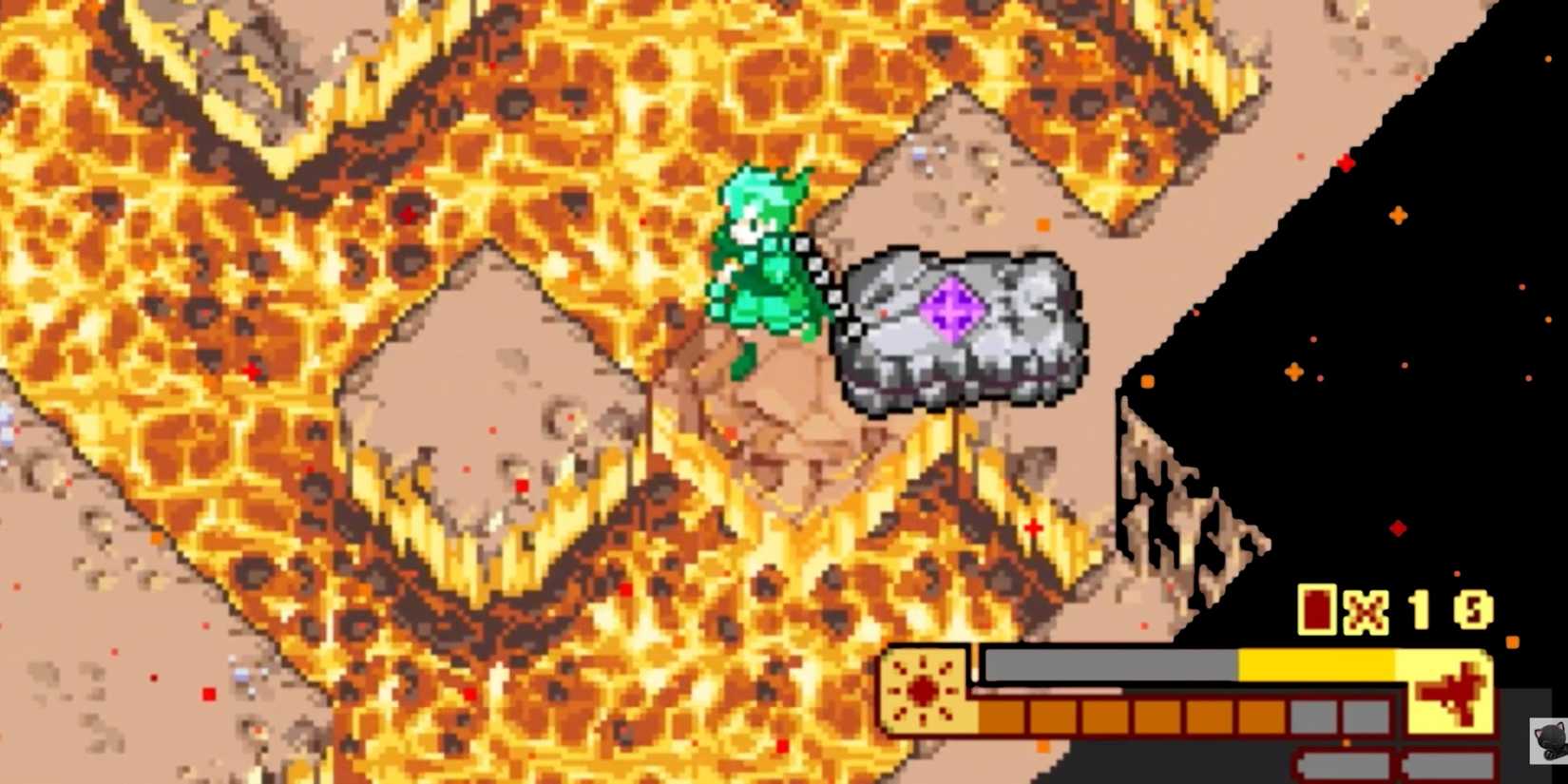This screenshot has height=784, width=1568.
Task: Select the first orange inventory slot
Action: click(x=1001, y=717)
